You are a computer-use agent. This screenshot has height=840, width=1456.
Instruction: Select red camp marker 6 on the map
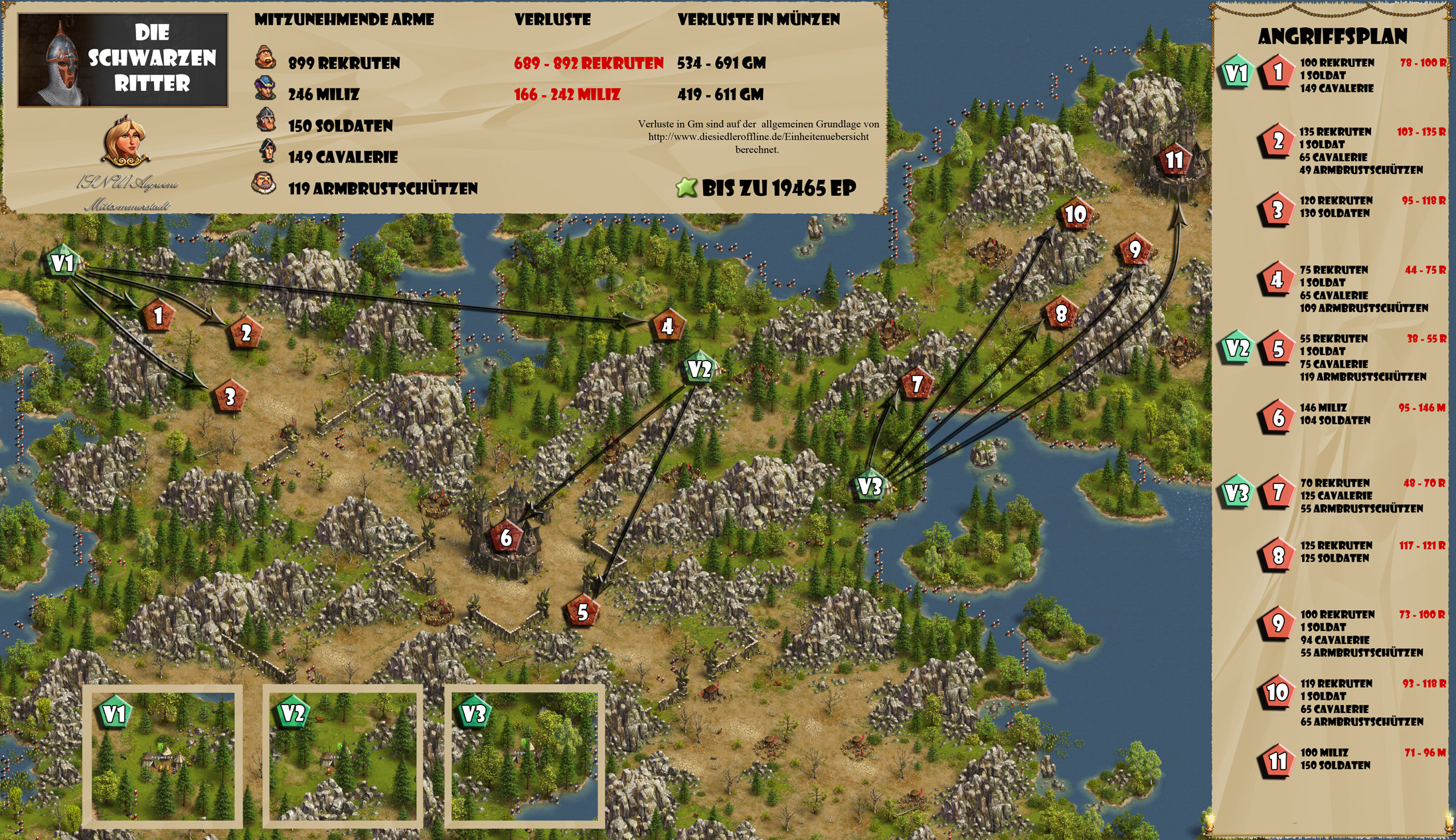[506, 537]
